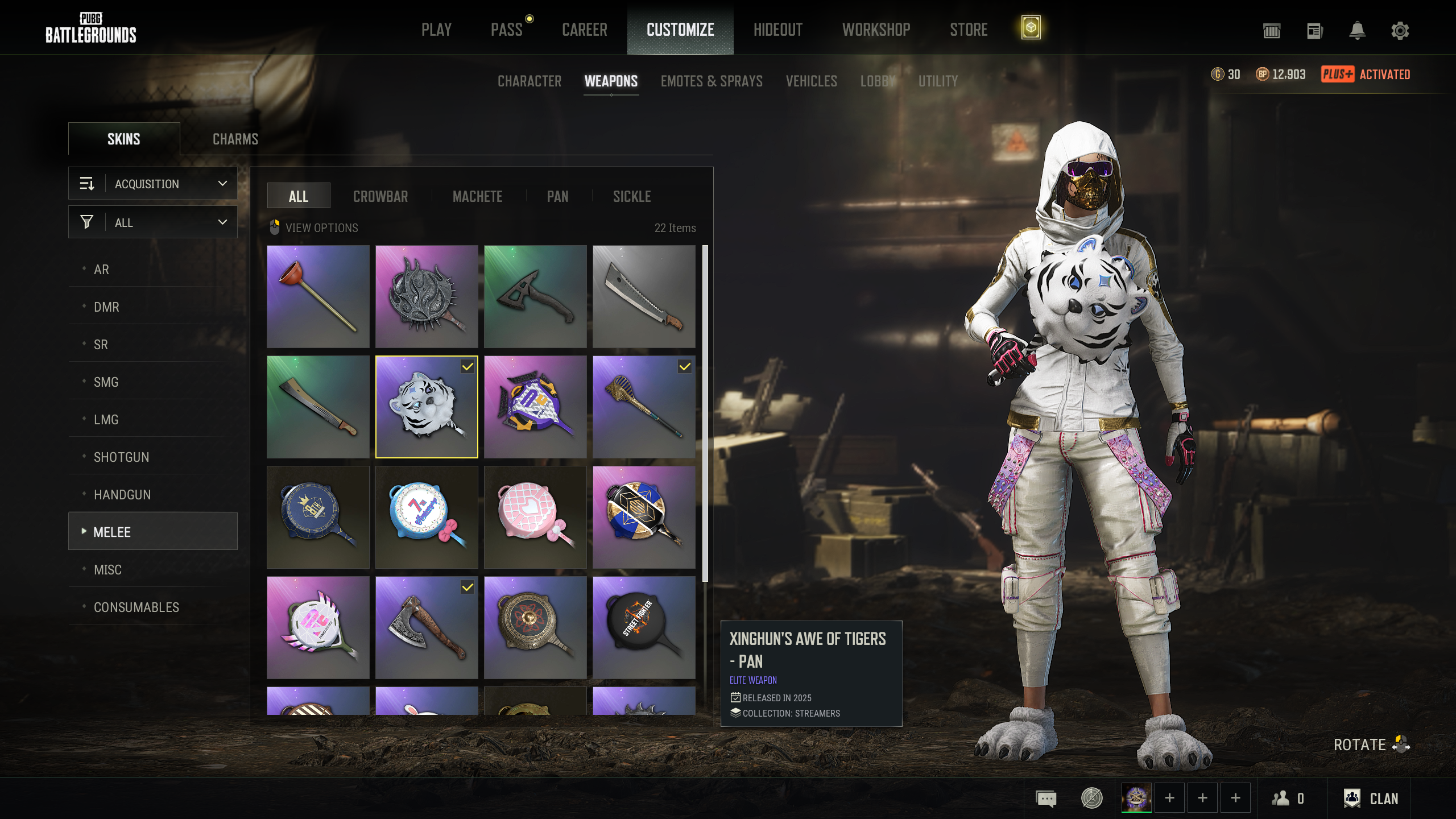1456x819 pixels.
Task: Open the Play menu
Action: tap(436, 30)
